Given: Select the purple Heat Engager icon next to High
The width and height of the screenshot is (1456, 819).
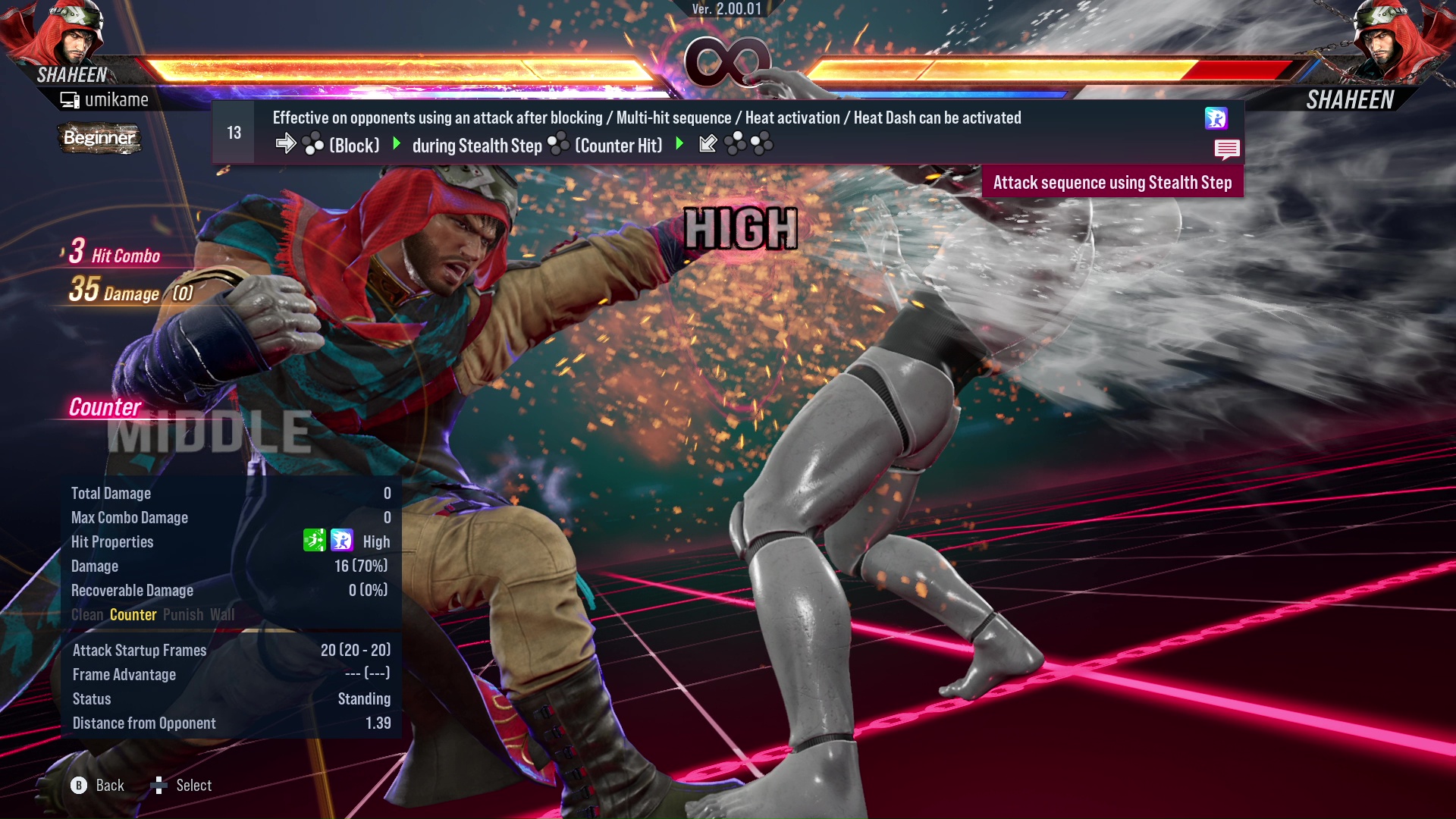Looking at the screenshot, I should (x=343, y=541).
